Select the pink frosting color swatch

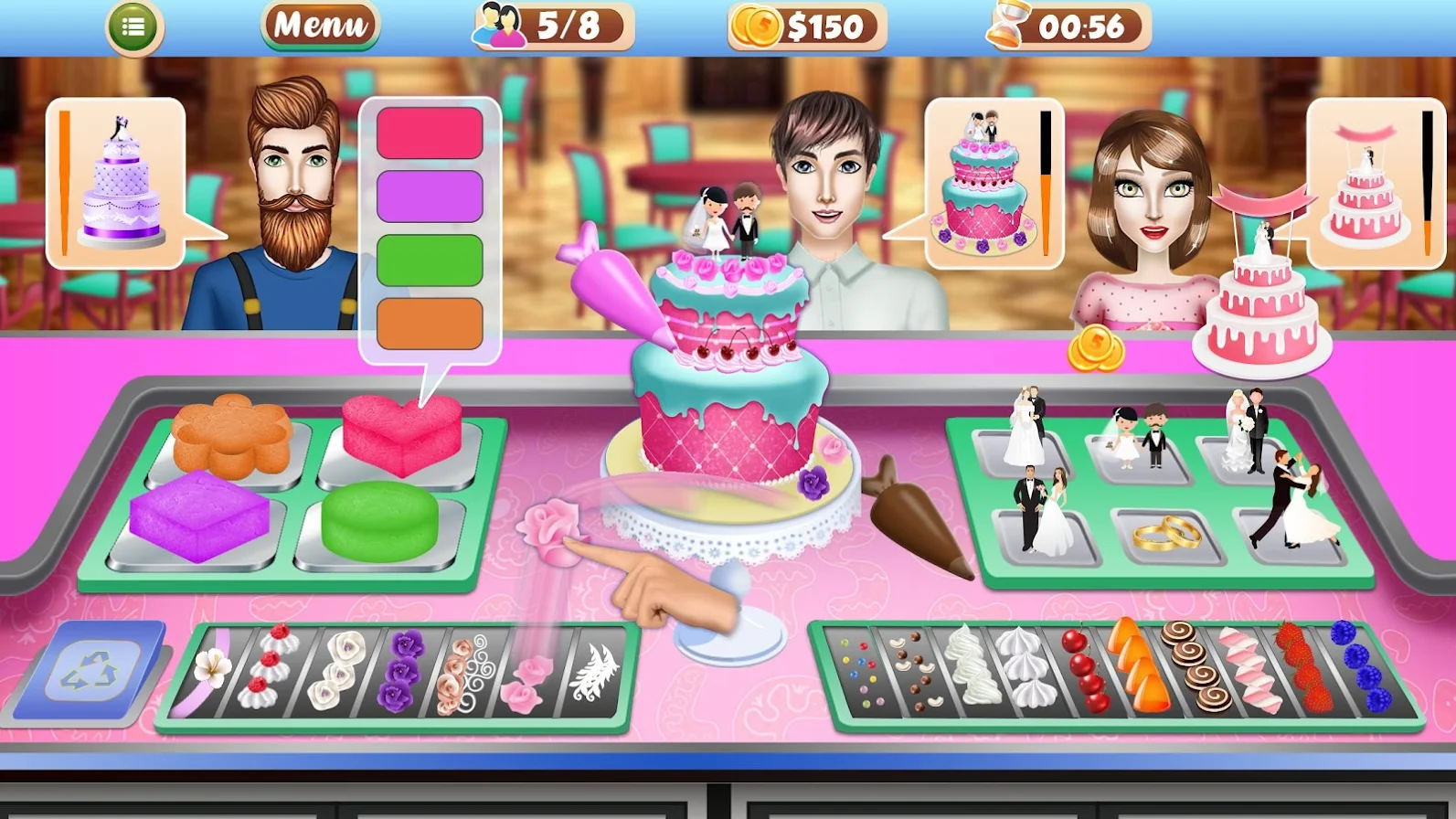[428, 133]
